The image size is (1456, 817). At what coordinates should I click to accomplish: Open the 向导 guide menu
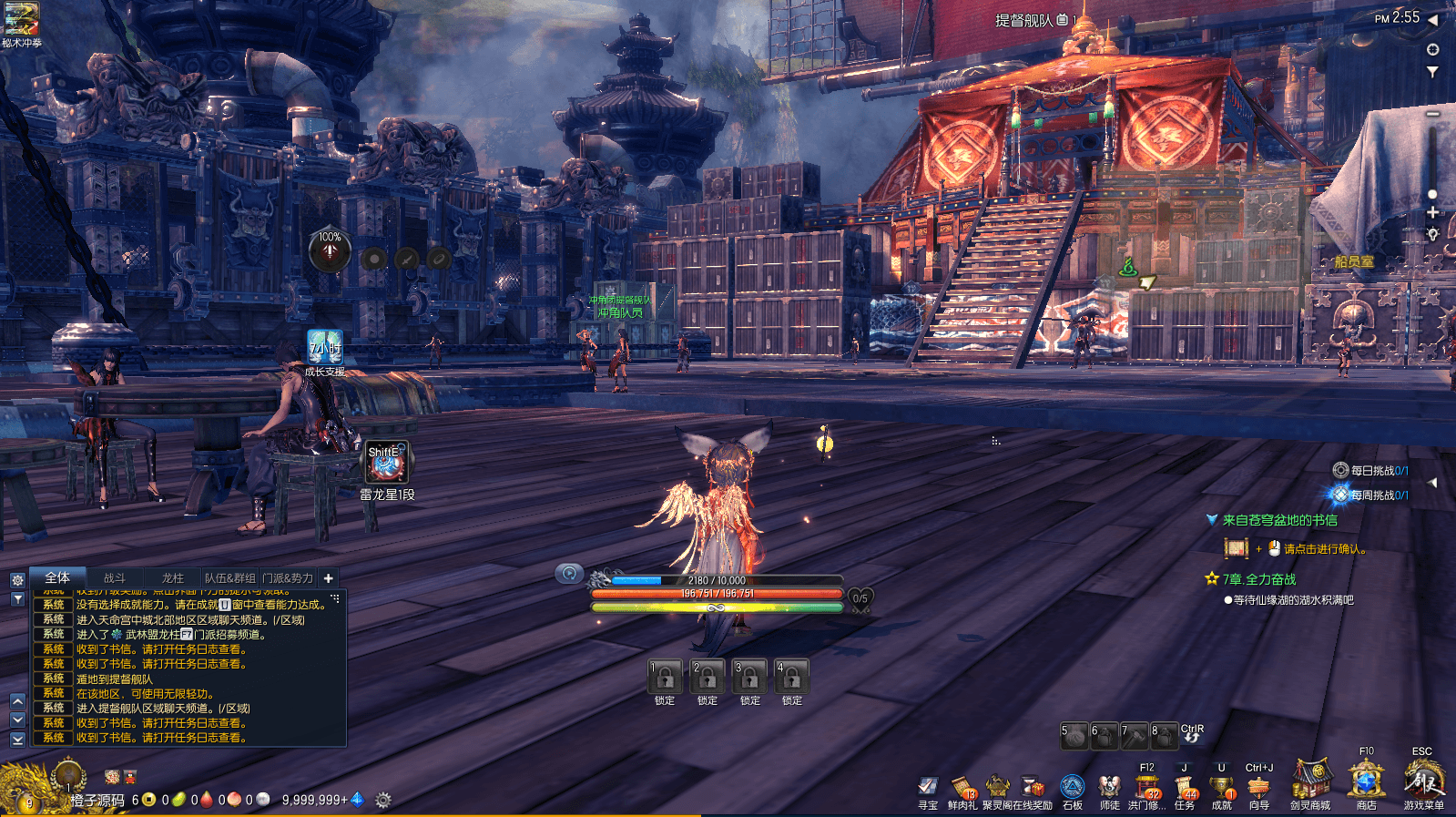(1259, 787)
